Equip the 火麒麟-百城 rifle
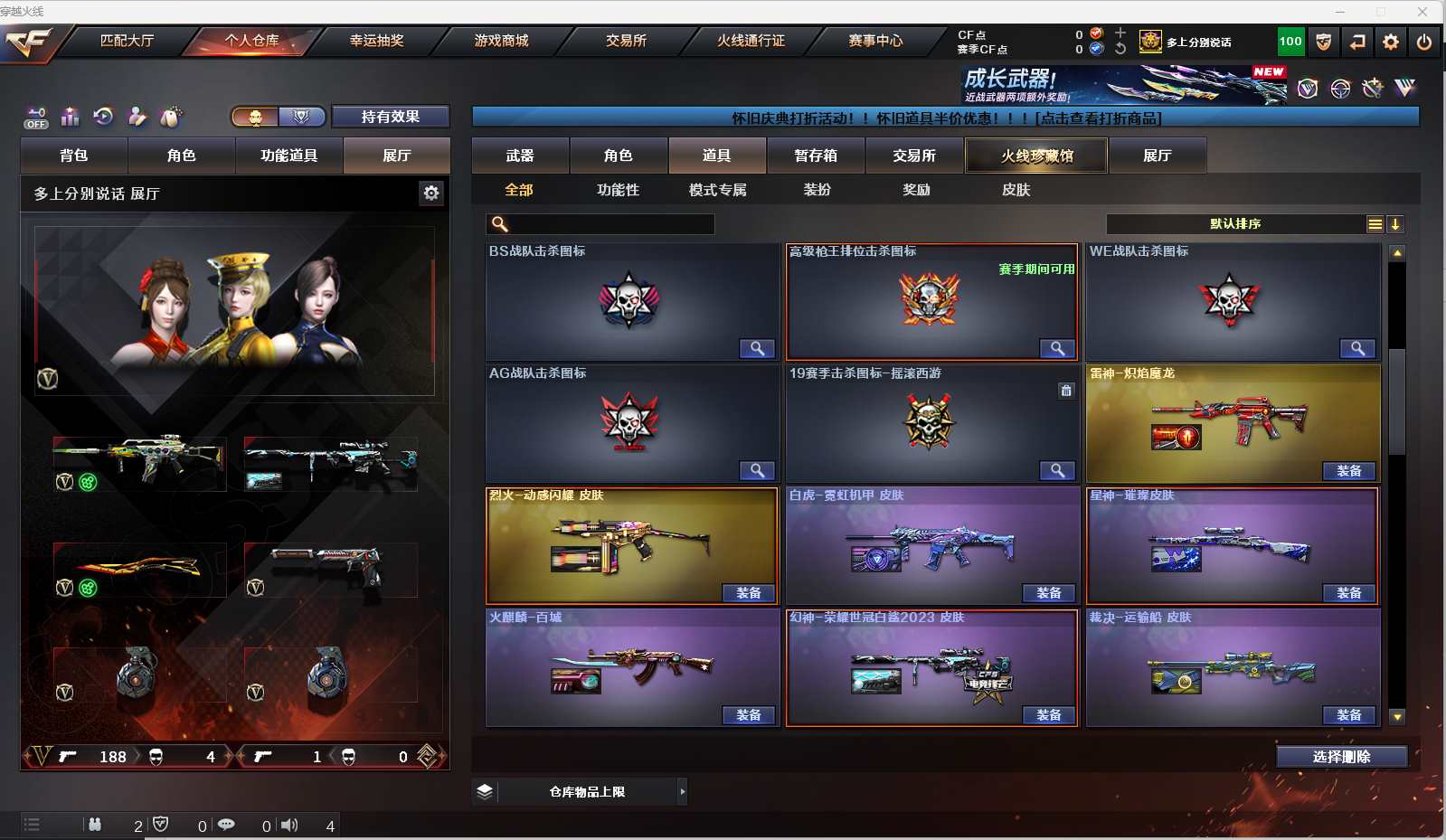The width and height of the screenshot is (1446, 840). click(748, 715)
